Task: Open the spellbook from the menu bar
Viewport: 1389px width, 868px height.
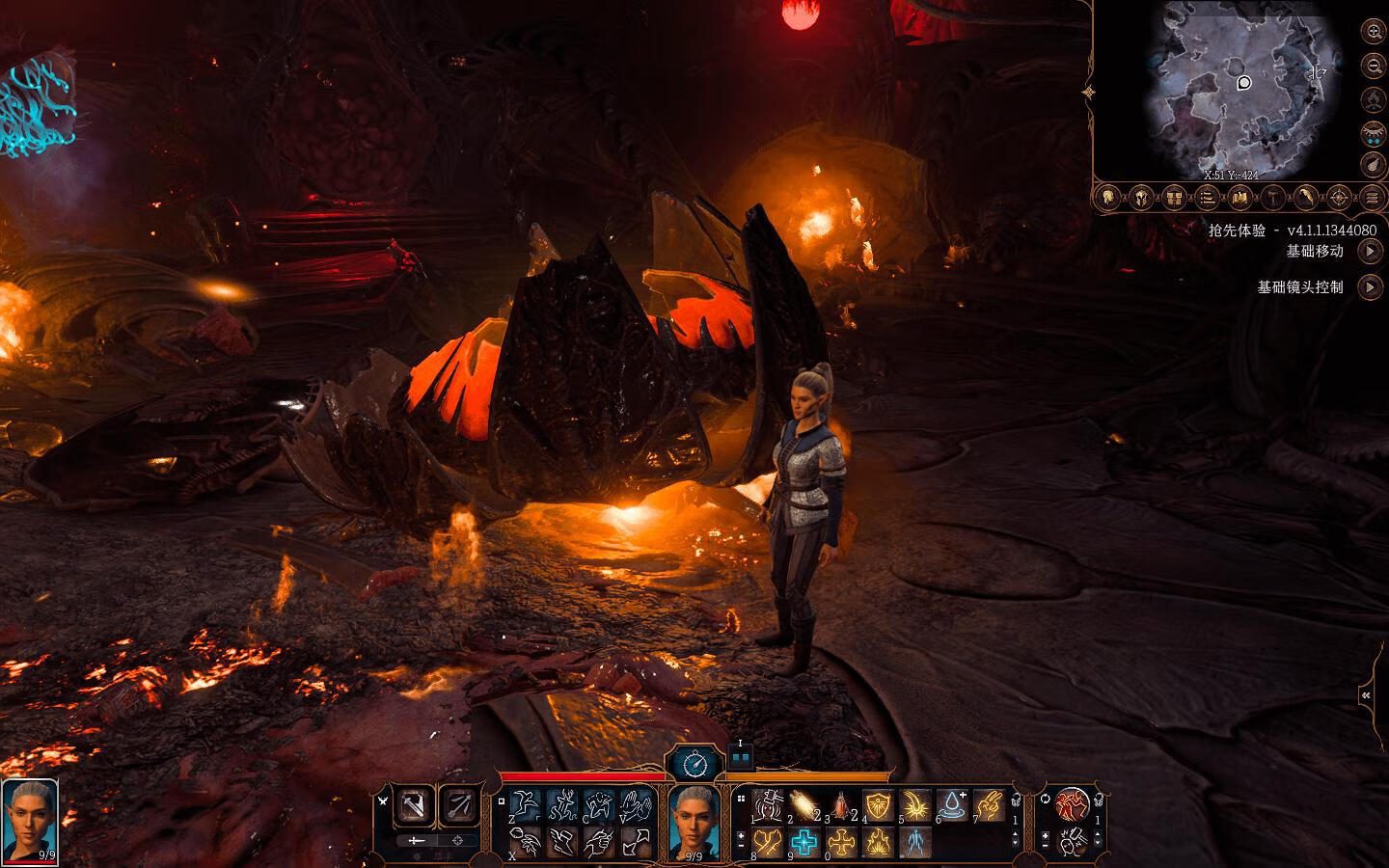Action: coord(1239,198)
